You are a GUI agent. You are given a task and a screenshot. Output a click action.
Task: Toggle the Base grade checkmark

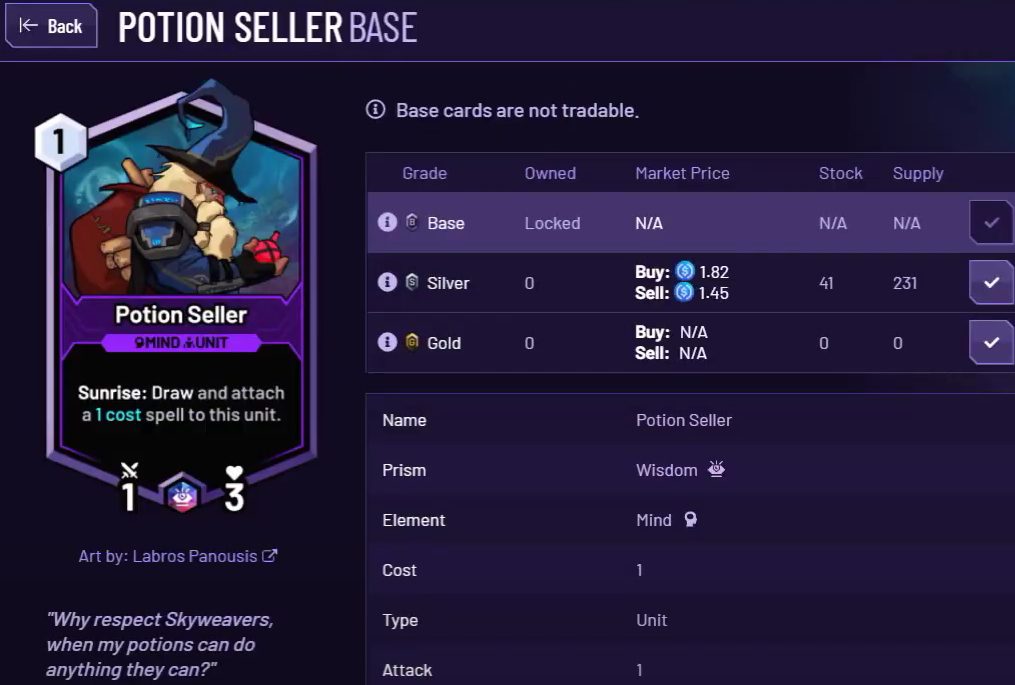990,223
